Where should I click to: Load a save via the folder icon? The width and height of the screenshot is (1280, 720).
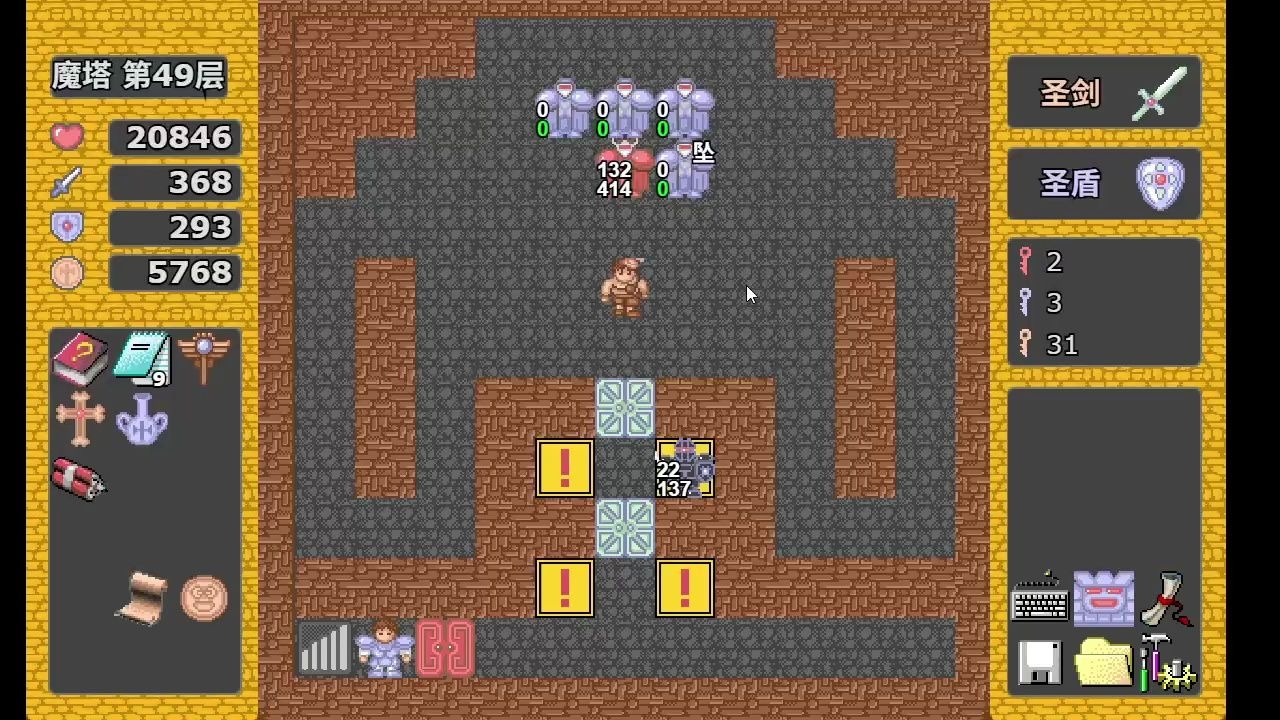tap(1103, 662)
